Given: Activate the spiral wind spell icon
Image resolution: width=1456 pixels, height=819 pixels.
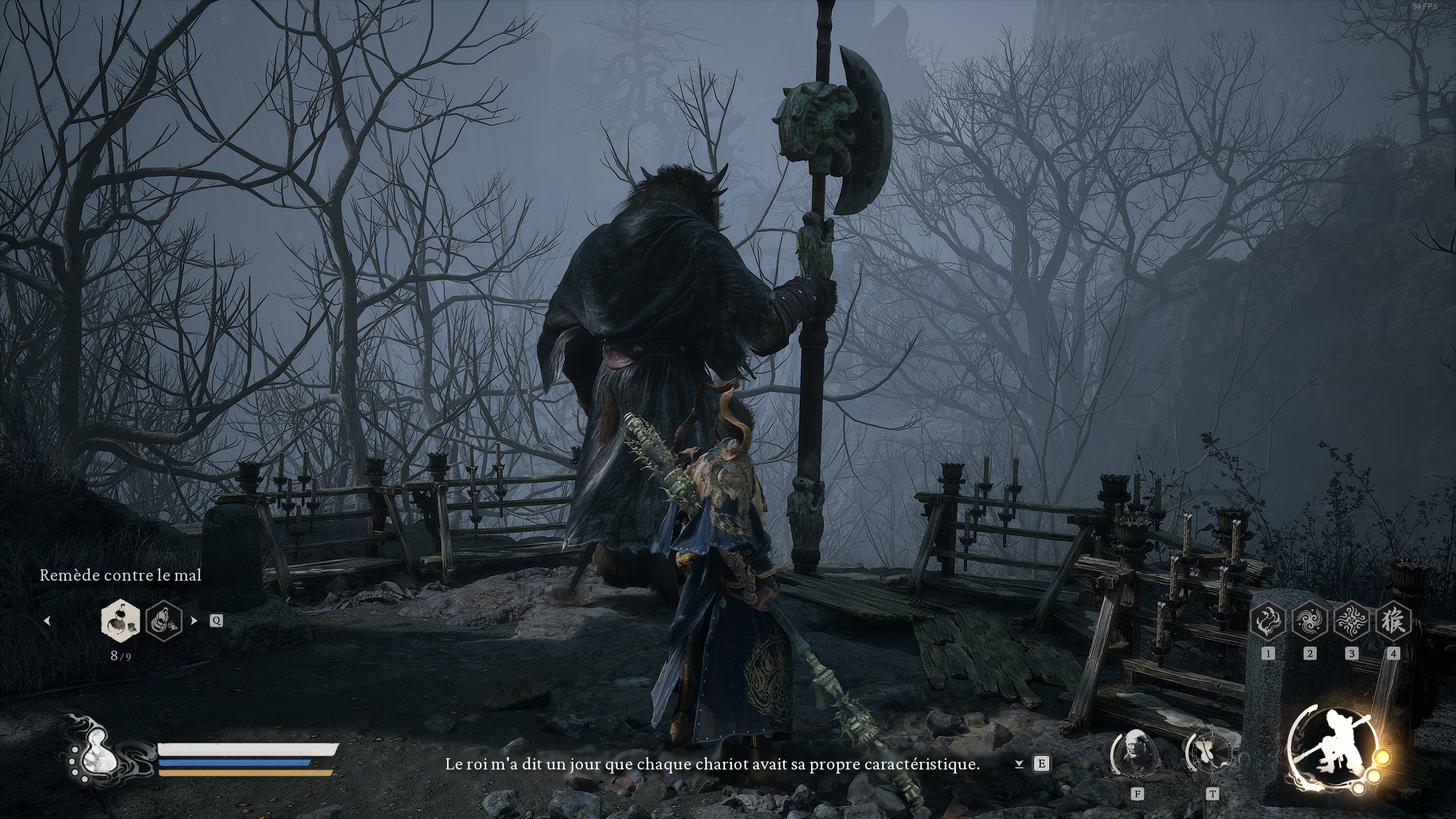Looking at the screenshot, I should [x=1310, y=621].
